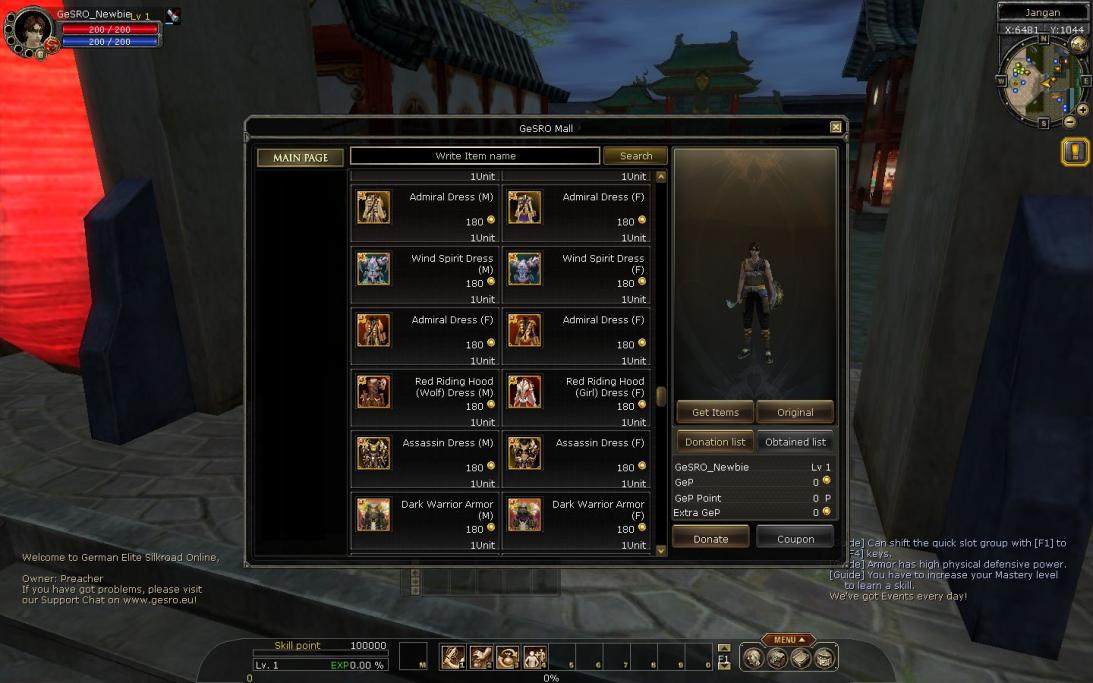1093x683 pixels.
Task: Open the Donation list tab
Action: click(x=715, y=442)
